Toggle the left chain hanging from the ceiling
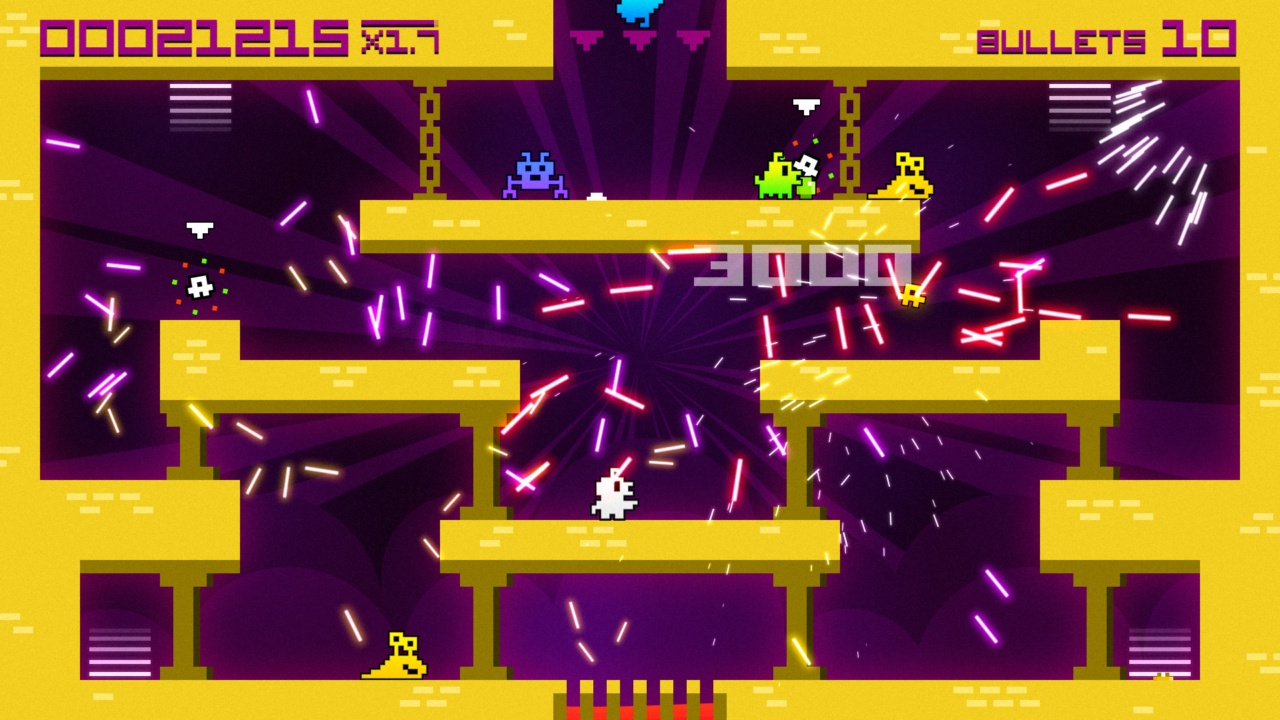This screenshot has height=720, width=1280. (x=428, y=140)
